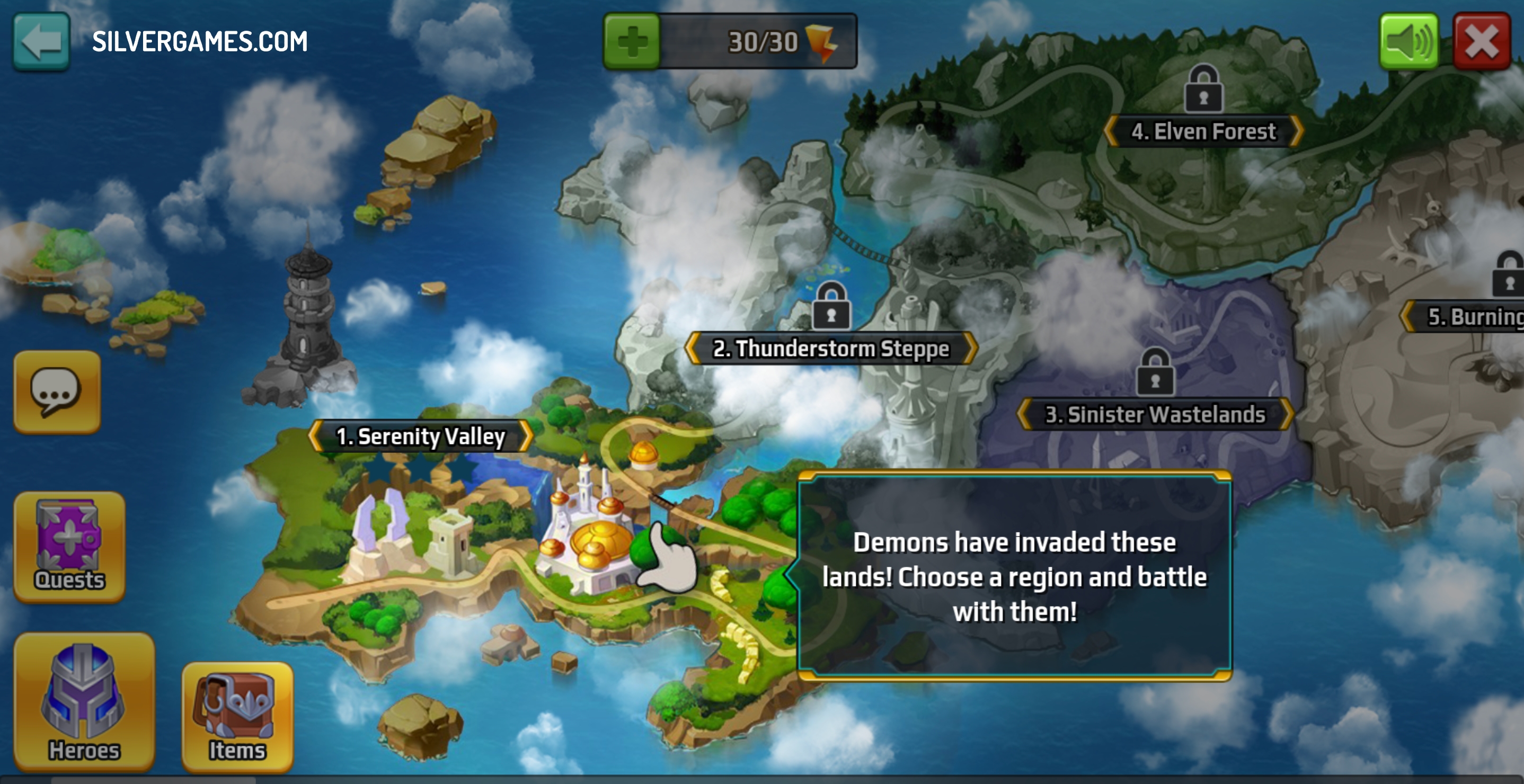This screenshot has width=1524, height=784.
Task: Add energy with the green plus button
Action: (x=631, y=41)
